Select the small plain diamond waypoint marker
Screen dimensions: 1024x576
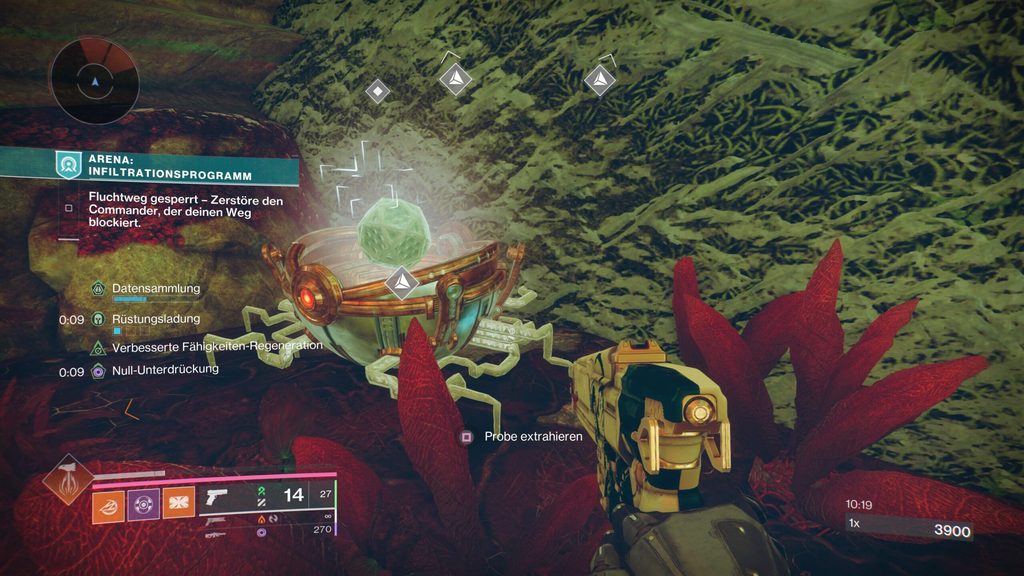pos(377,91)
